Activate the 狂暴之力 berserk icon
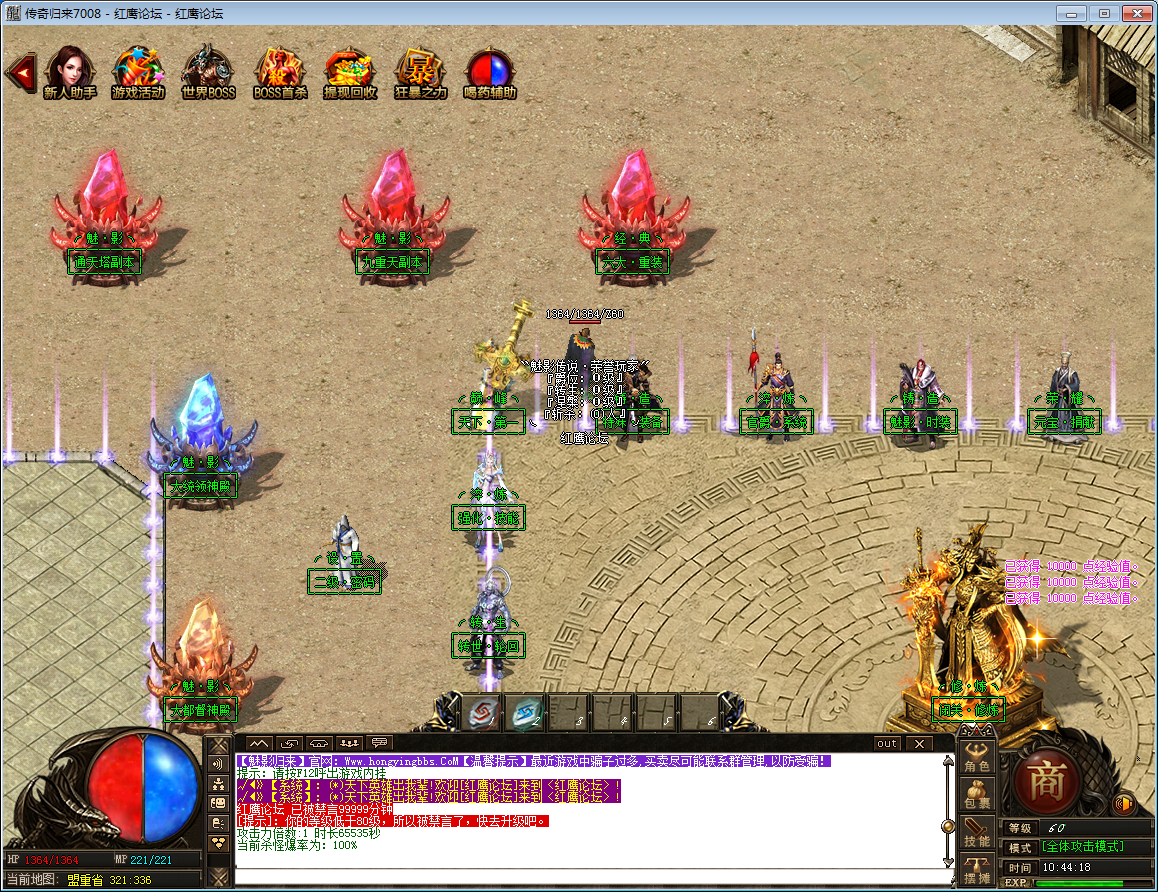 (420, 71)
